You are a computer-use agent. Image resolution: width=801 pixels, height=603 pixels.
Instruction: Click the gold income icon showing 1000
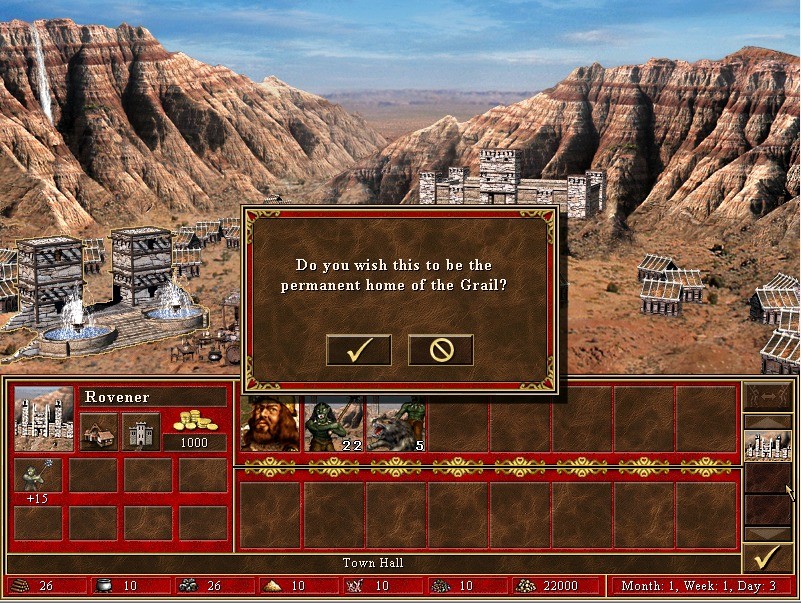tap(195, 422)
